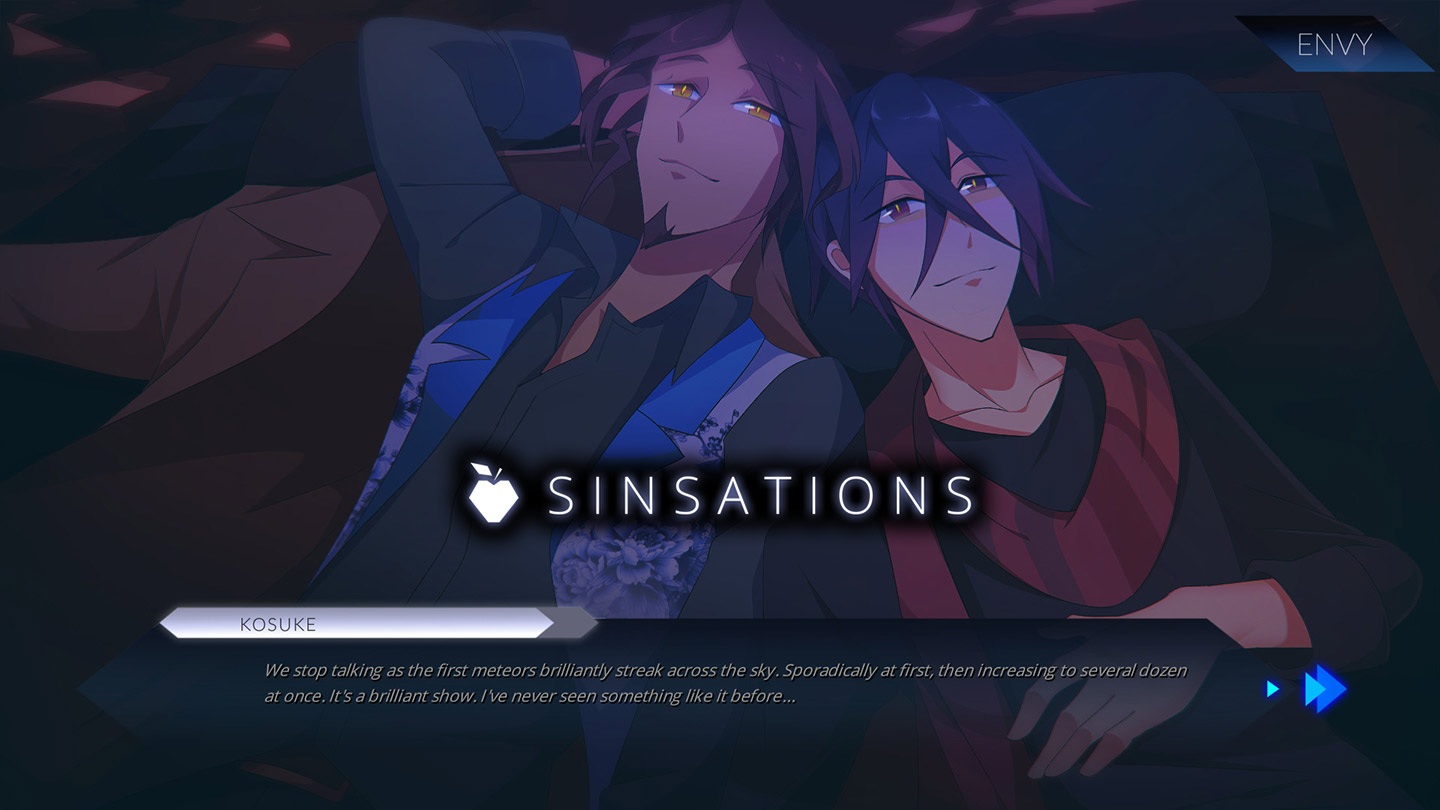Click the SINSATIONS title text

(757, 494)
